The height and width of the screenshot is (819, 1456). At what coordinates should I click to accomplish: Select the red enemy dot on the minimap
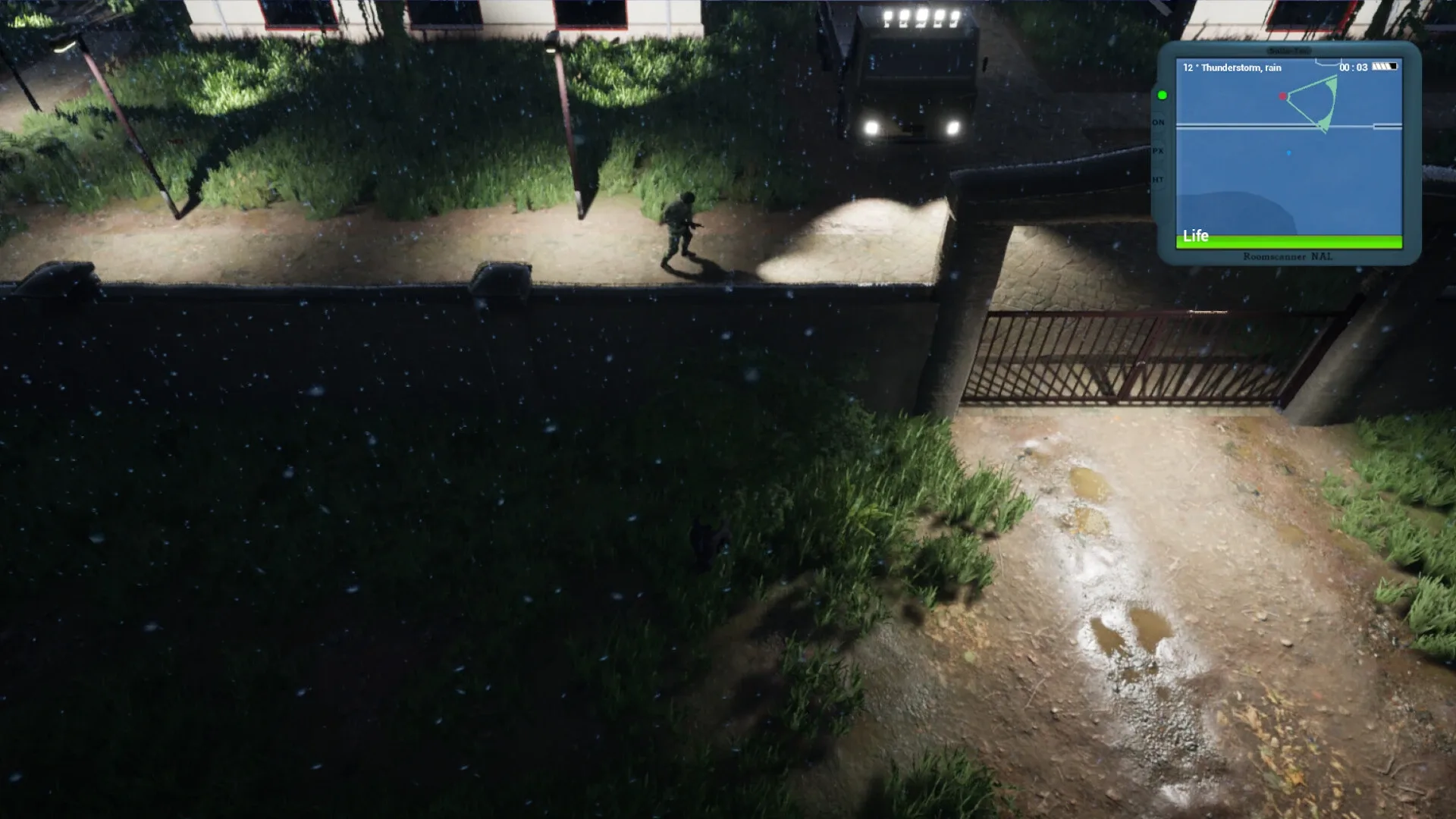(1283, 96)
